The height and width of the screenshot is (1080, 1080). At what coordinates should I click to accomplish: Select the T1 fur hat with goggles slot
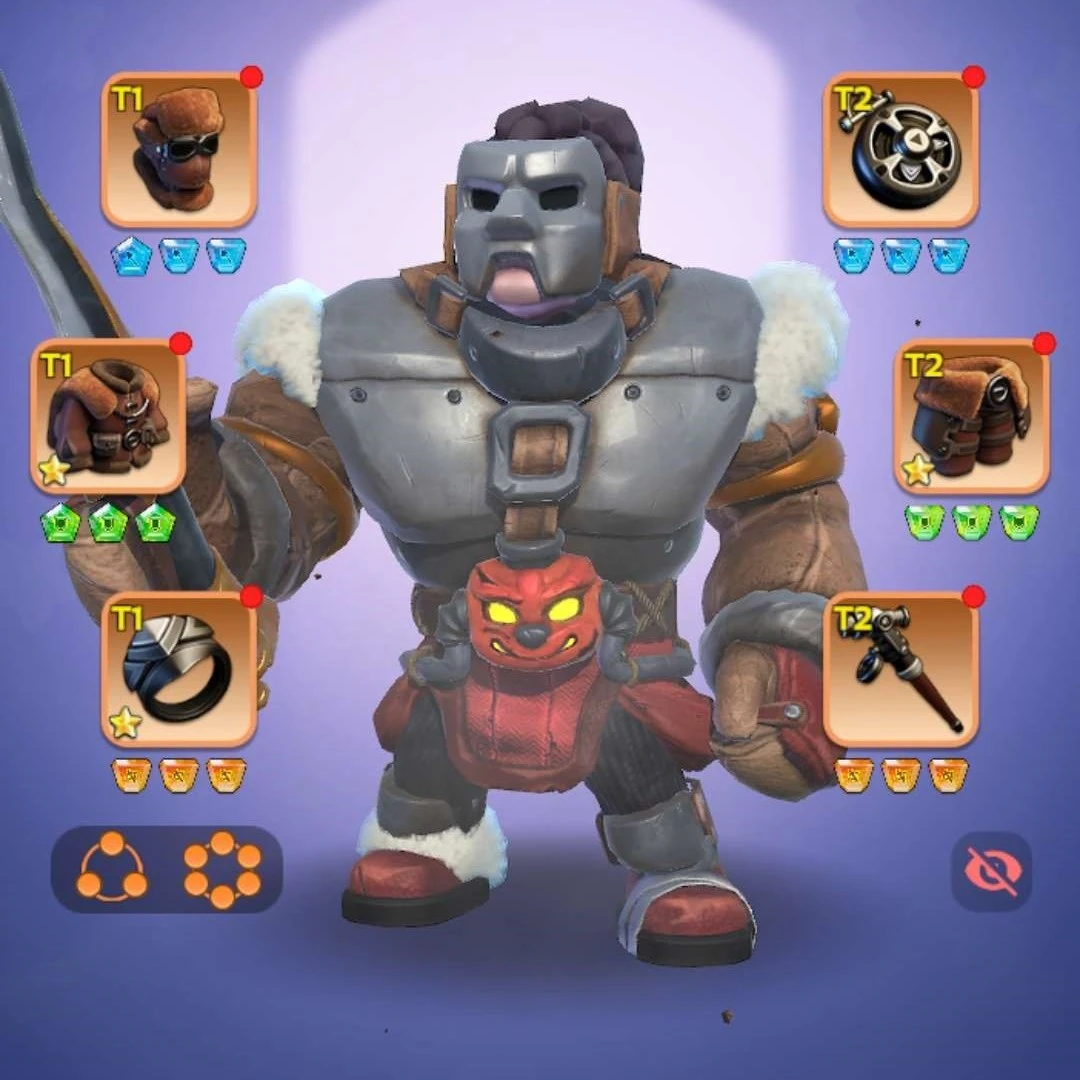179,150
